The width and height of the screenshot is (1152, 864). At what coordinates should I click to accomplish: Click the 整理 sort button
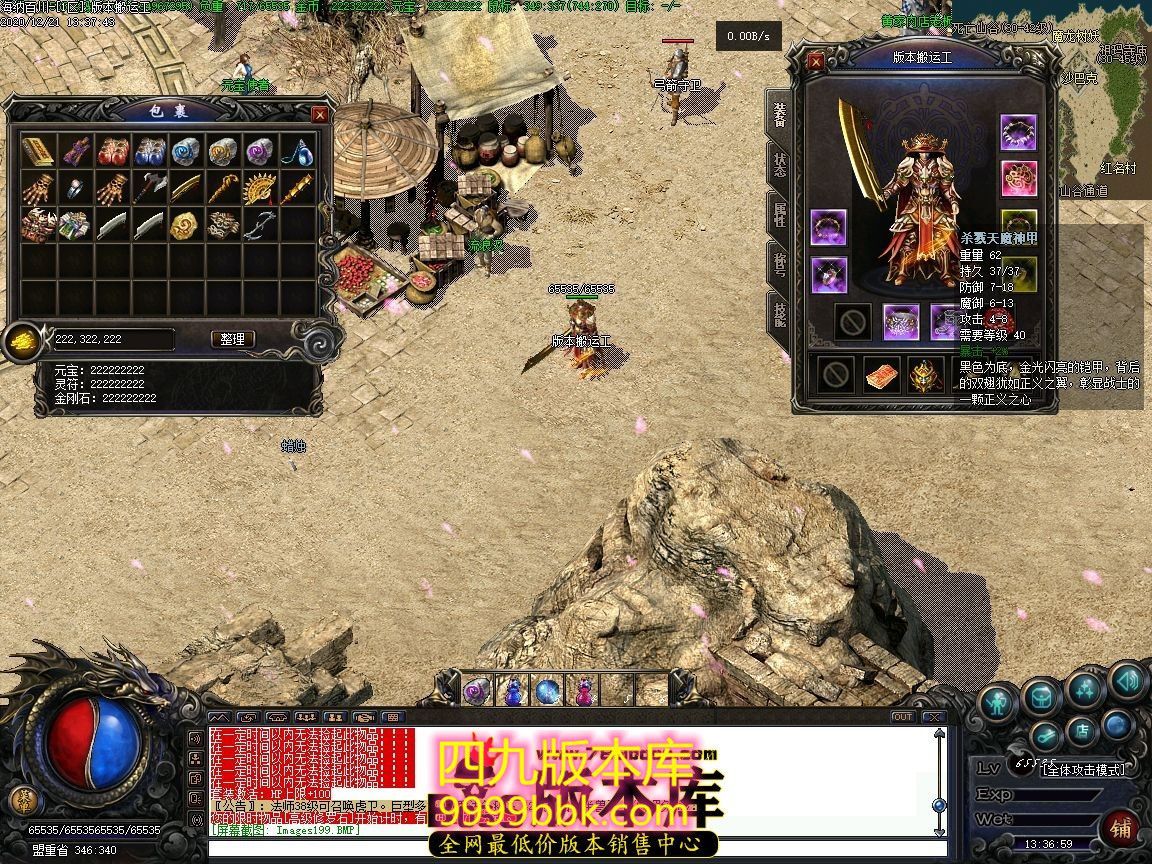tap(232, 340)
